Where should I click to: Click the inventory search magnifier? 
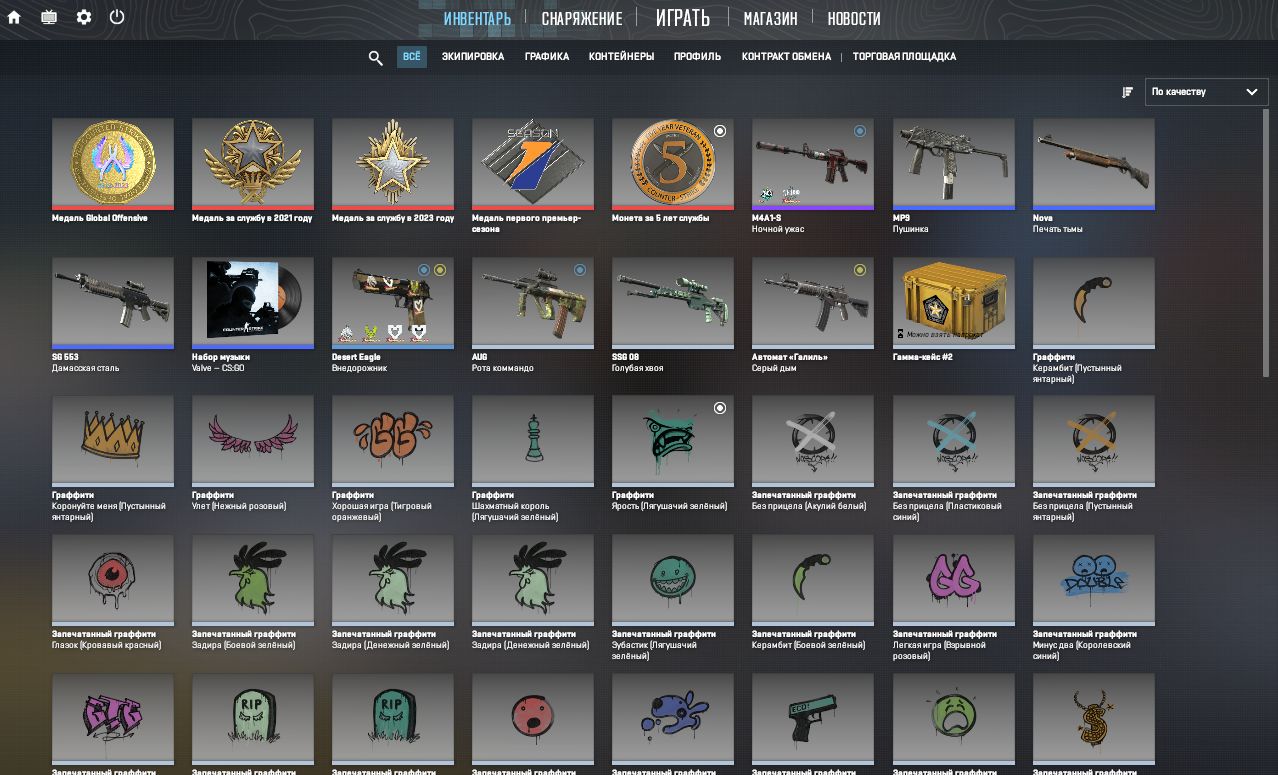[376, 58]
